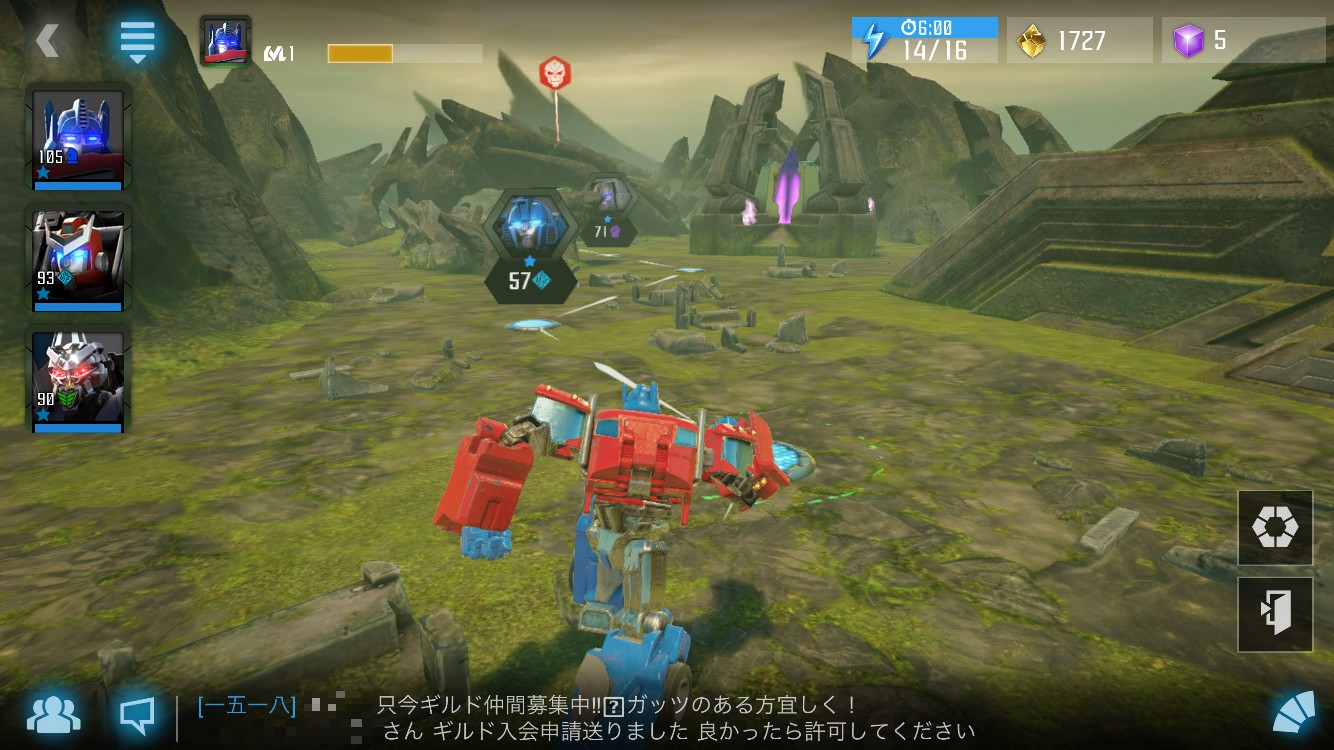Open the gold currency panel showing 1727
The image size is (1334, 750).
1078,41
